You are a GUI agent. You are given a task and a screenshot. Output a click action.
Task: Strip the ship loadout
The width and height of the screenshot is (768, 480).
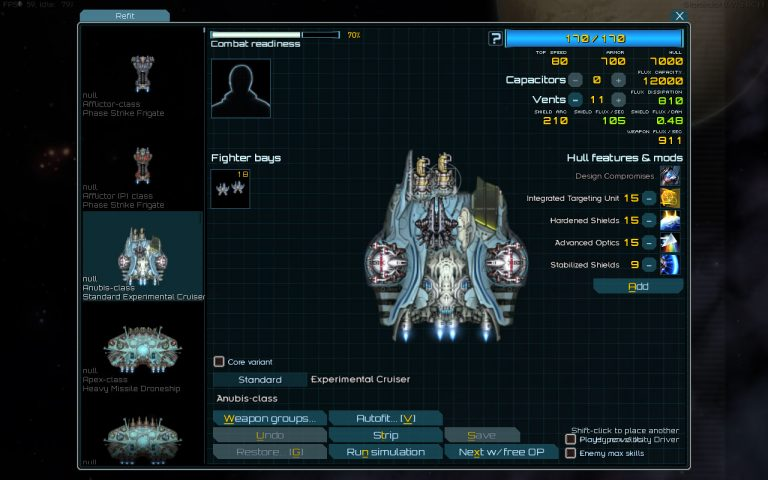tap(385, 435)
